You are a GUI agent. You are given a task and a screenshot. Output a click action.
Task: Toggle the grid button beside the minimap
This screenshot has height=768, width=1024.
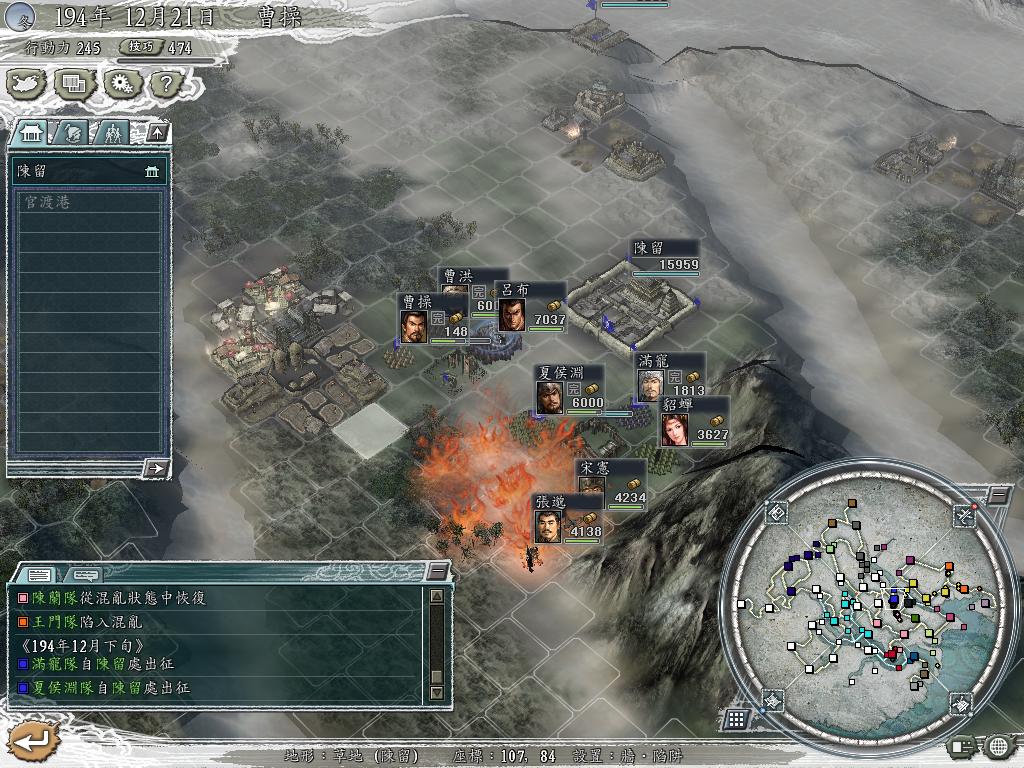point(736,718)
